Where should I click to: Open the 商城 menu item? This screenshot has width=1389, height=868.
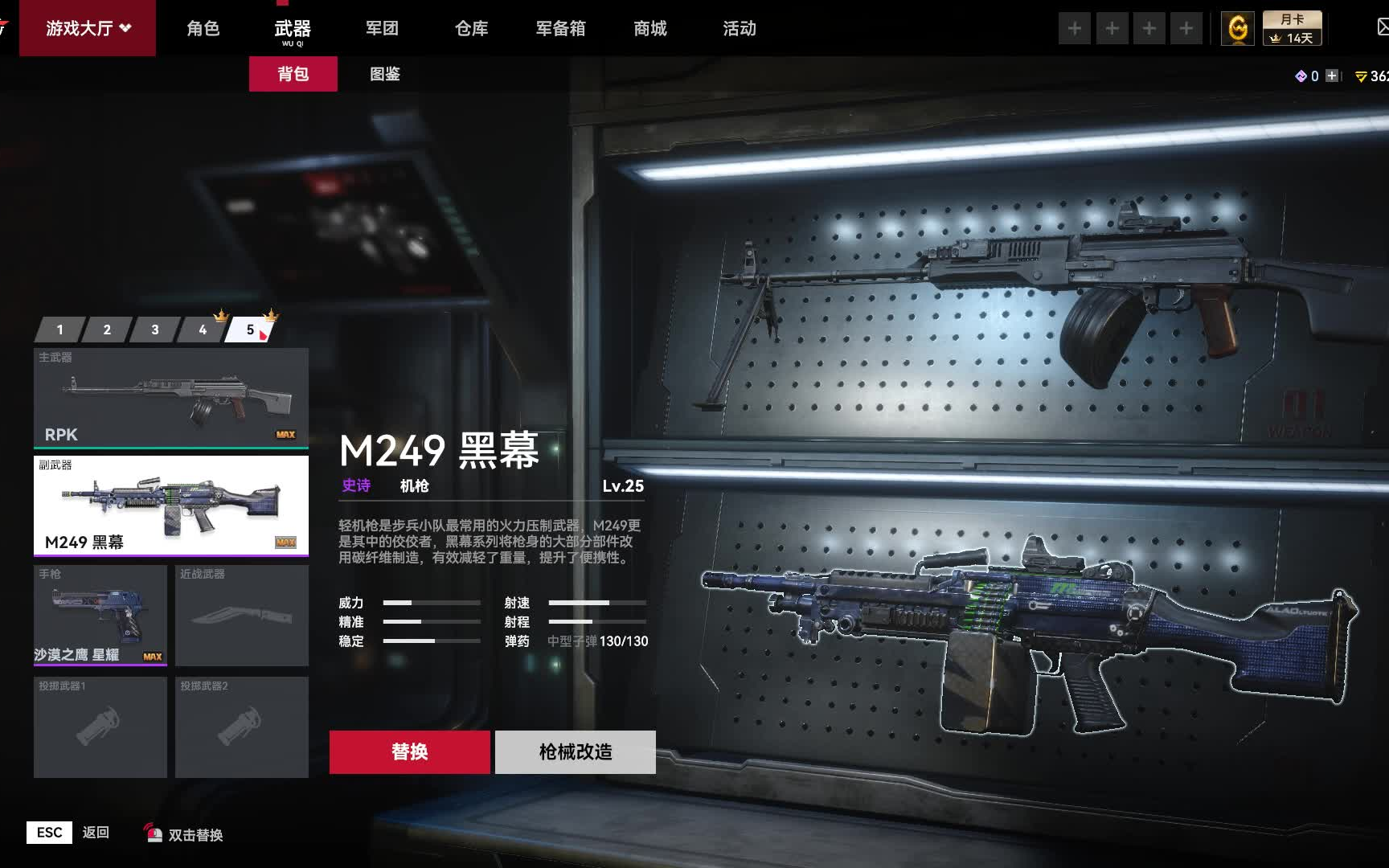(649, 27)
